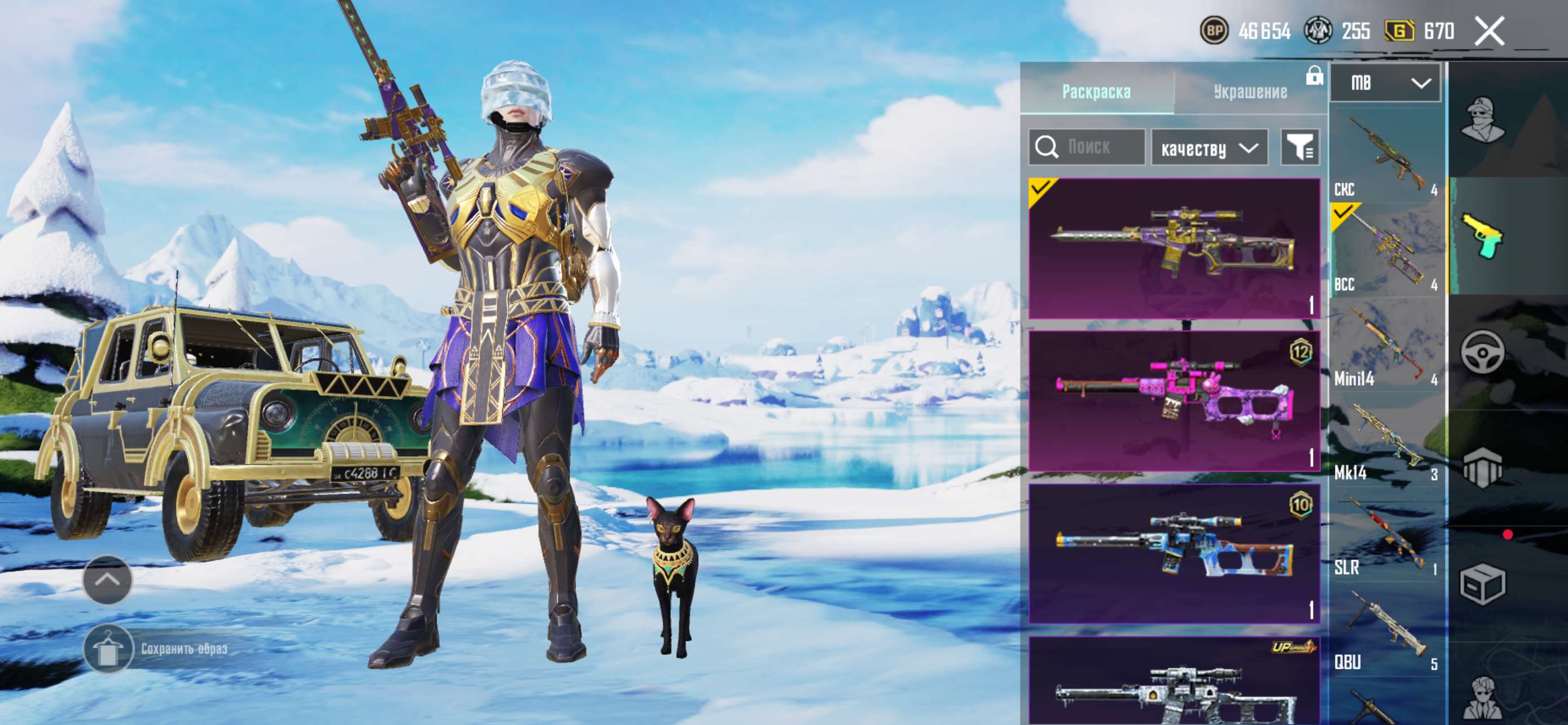Screen dimensions: 1568x725
Task: Select the ВСС weapon entry
Action: [1385, 251]
